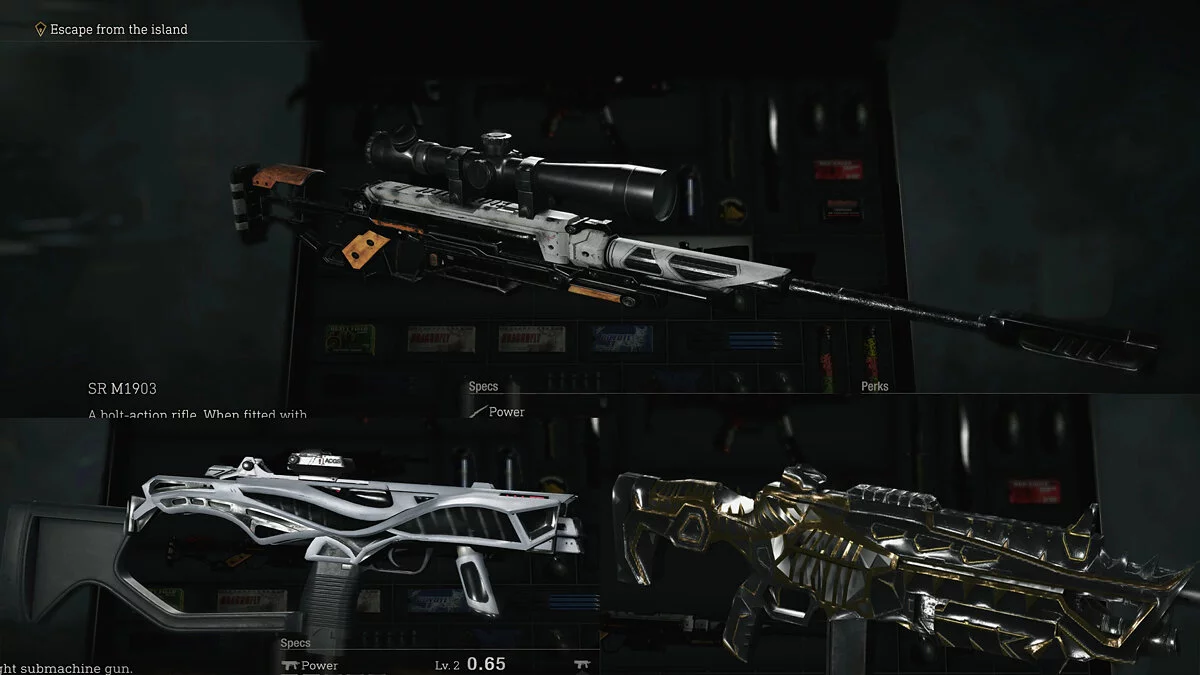Open the Perks section header
The width and height of the screenshot is (1200, 675).
(874, 386)
